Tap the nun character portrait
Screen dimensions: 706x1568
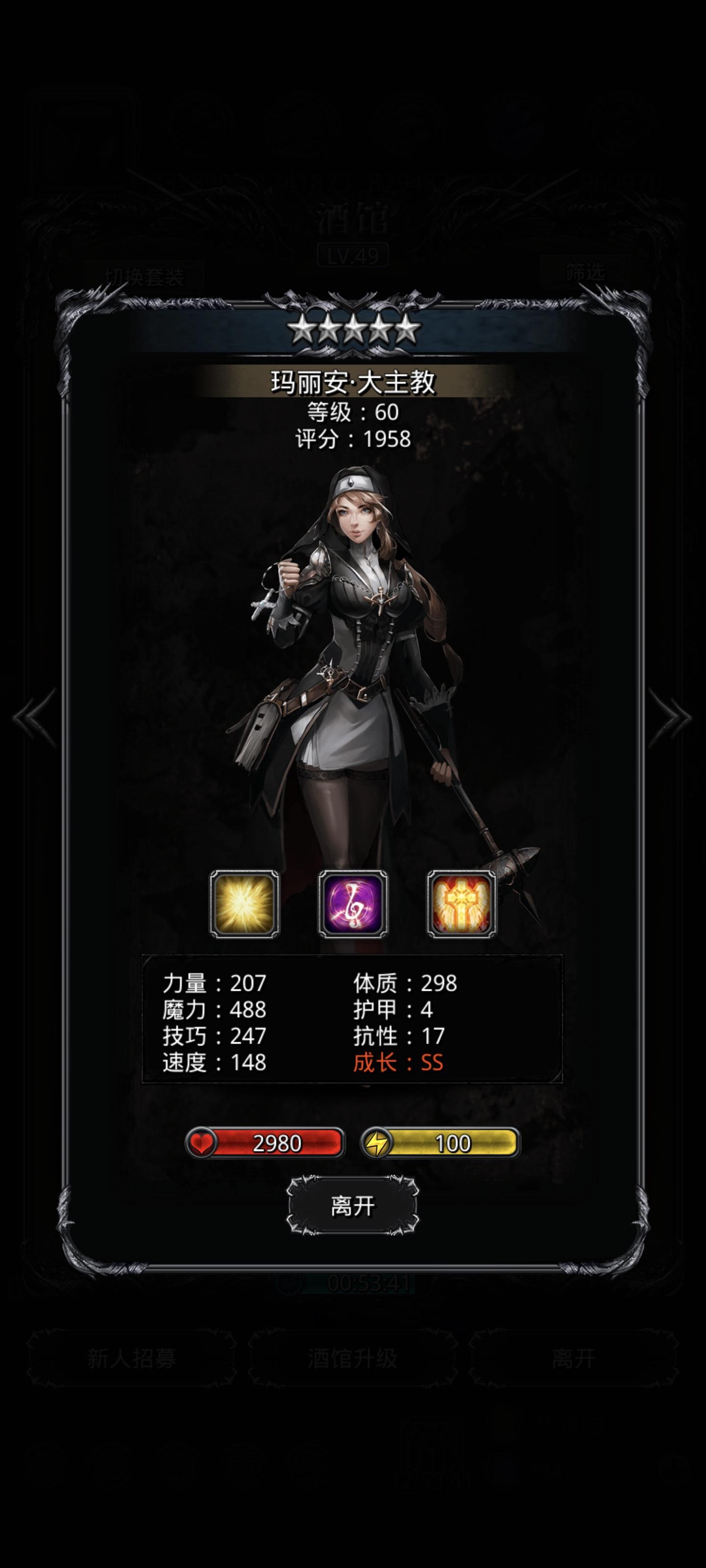[x=353, y=669]
